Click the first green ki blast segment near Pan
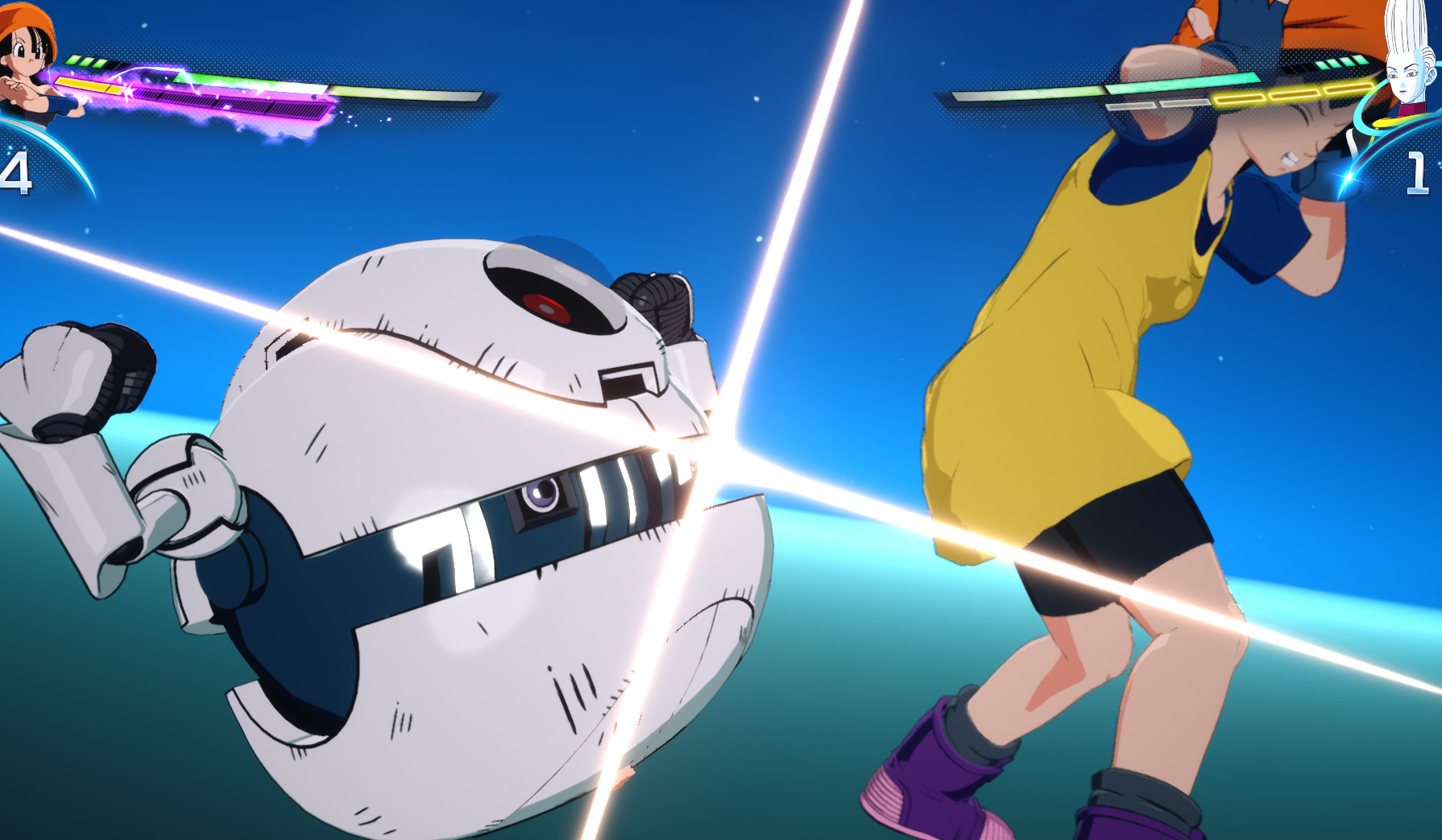This screenshot has width=1442, height=840. 74,60
